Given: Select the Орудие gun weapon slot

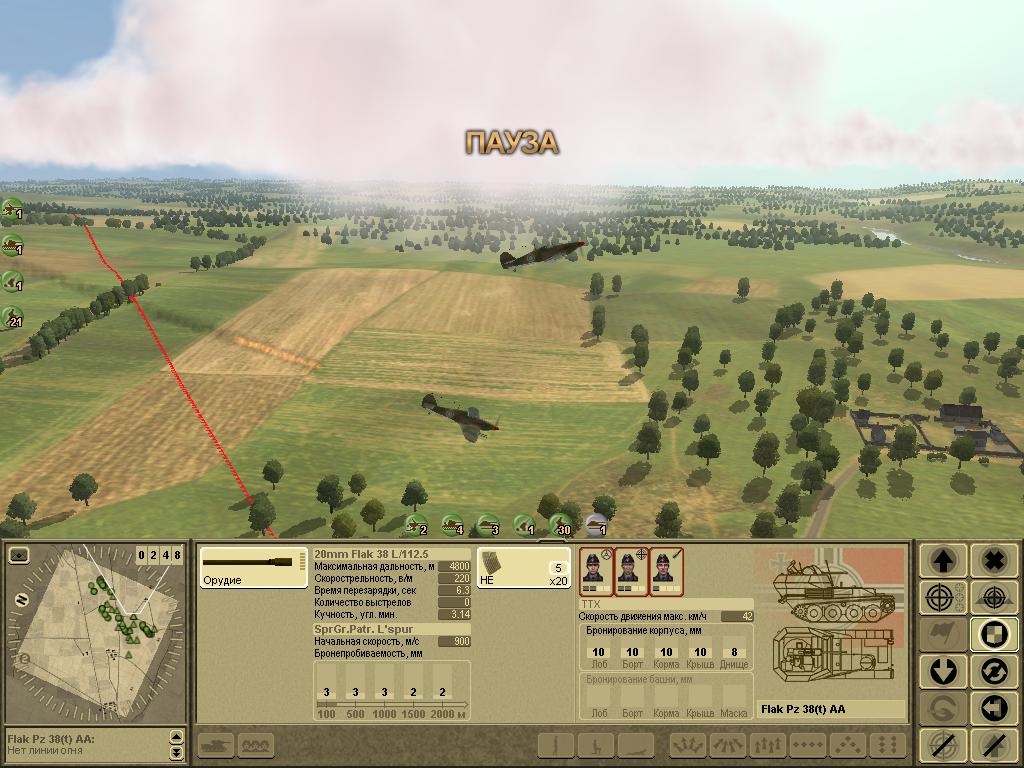Looking at the screenshot, I should pos(253,567).
